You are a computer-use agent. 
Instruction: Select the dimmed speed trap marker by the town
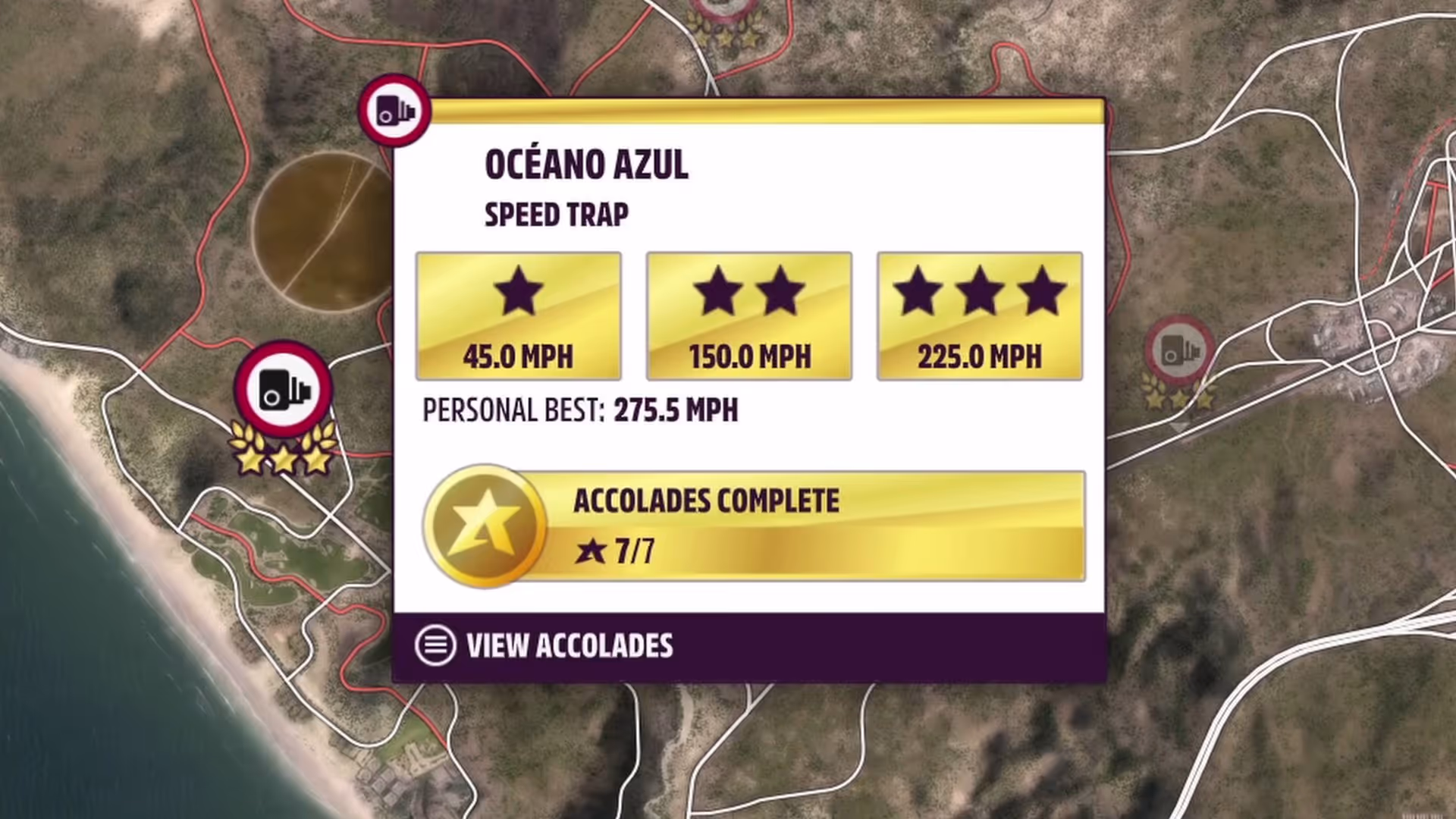1179,352
